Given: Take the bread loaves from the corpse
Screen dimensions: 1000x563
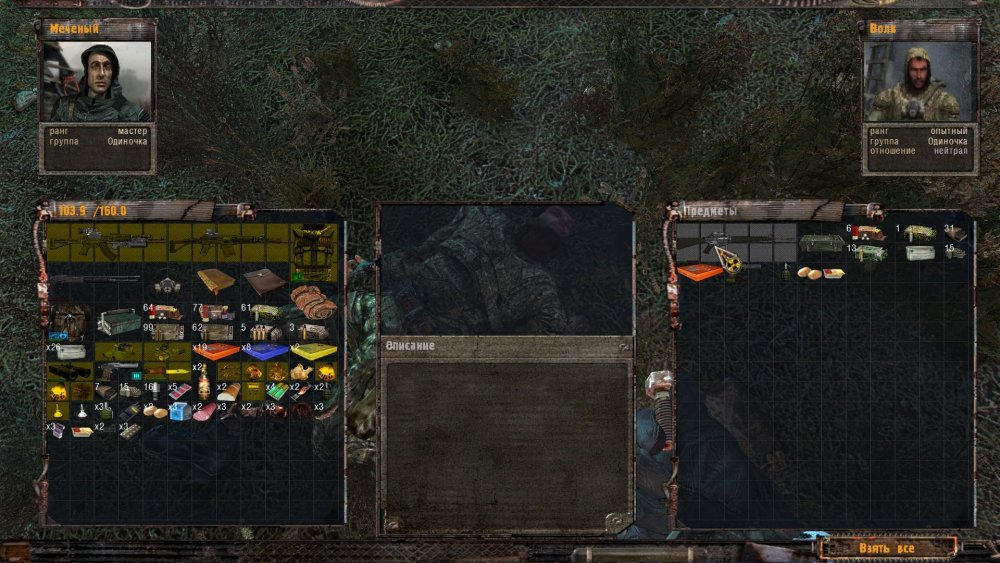Looking at the screenshot, I should [809, 273].
